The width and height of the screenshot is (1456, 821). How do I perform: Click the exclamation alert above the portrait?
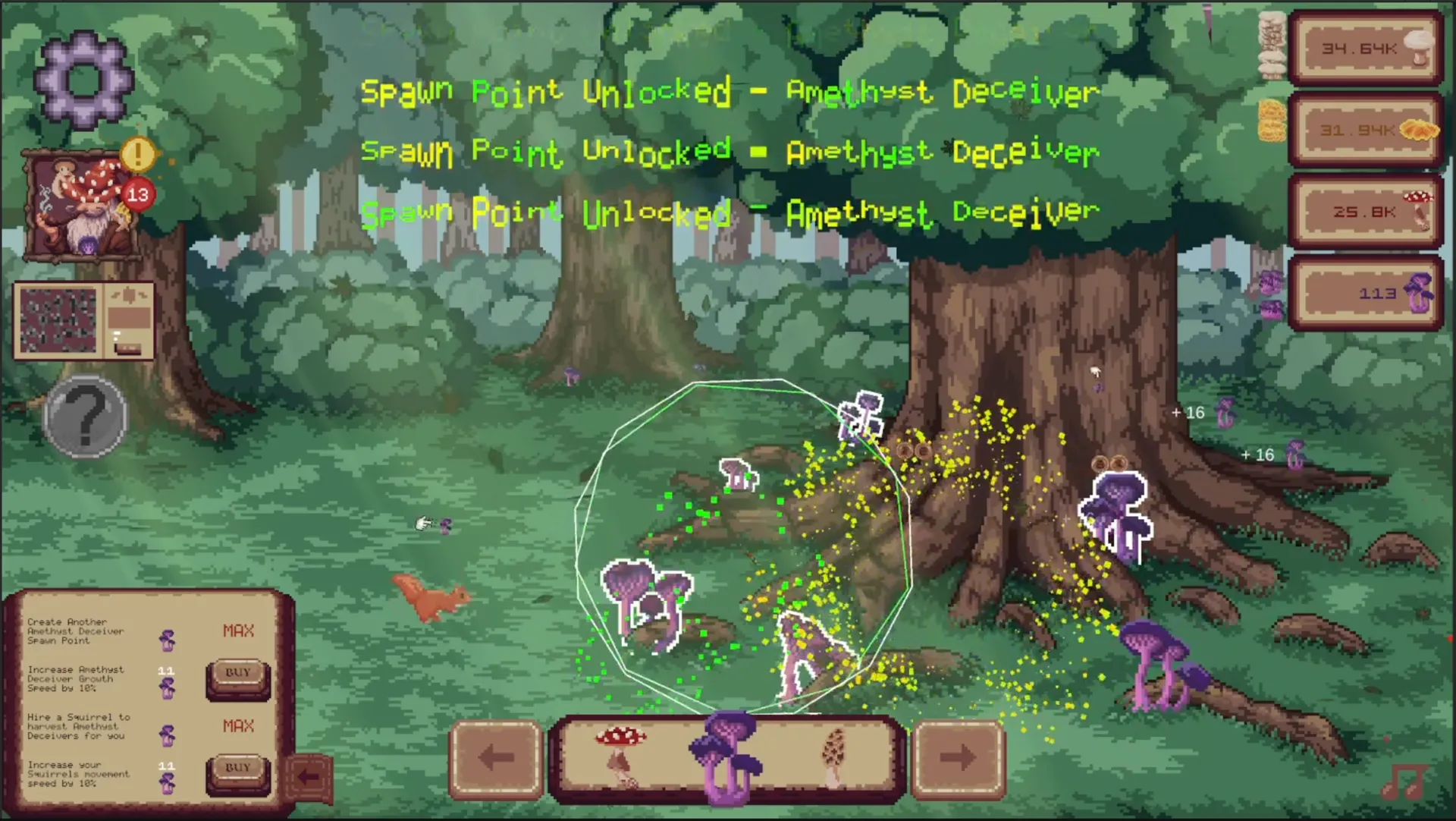click(x=136, y=156)
